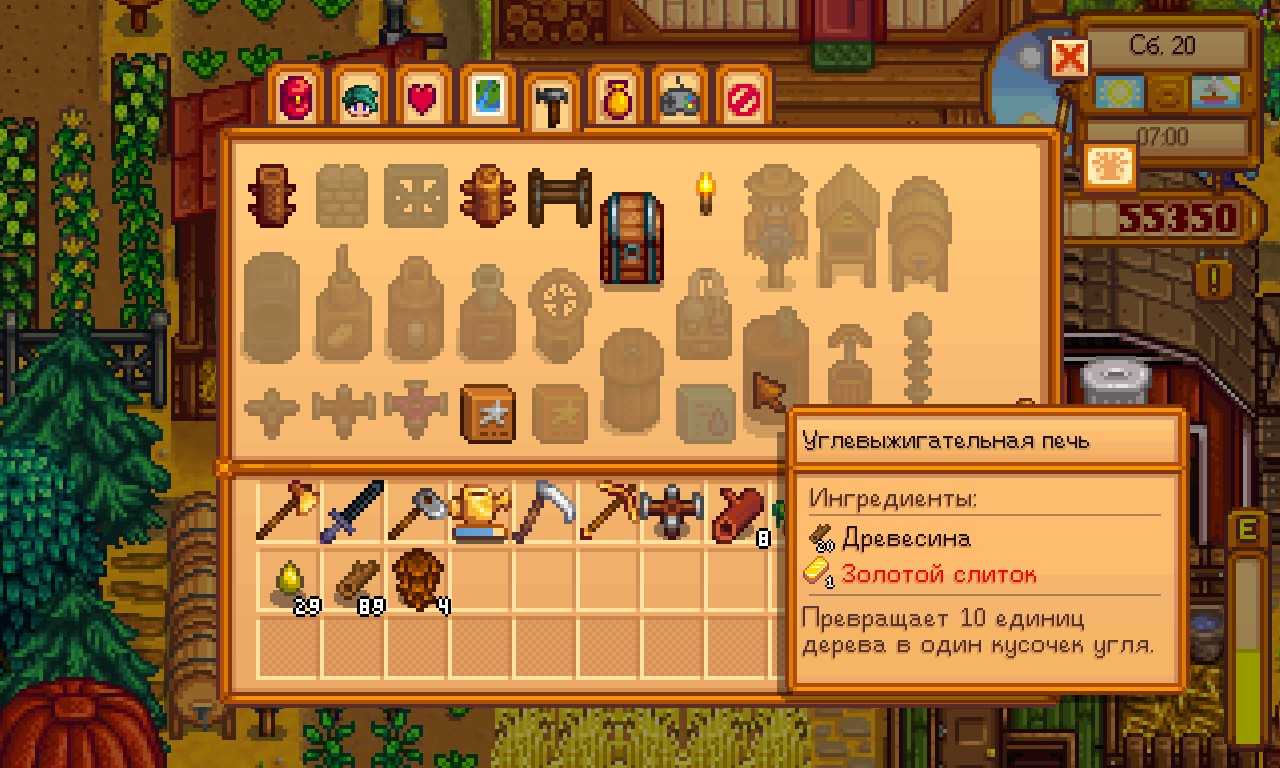This screenshot has height=768, width=1280.
Task: Pick up the golden watering can
Action: (481, 513)
